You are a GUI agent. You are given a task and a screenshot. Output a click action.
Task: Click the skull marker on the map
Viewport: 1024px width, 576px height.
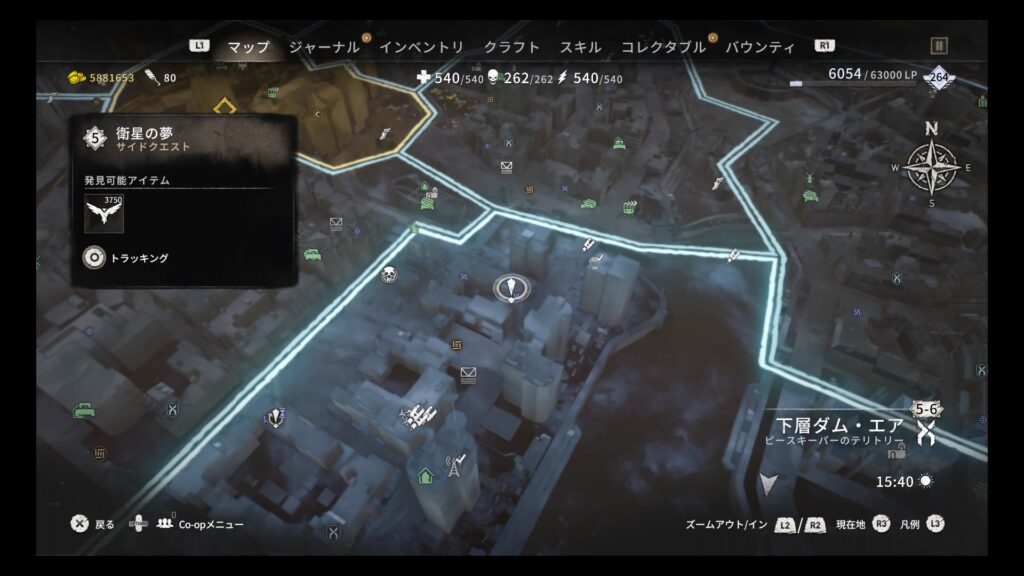(388, 273)
